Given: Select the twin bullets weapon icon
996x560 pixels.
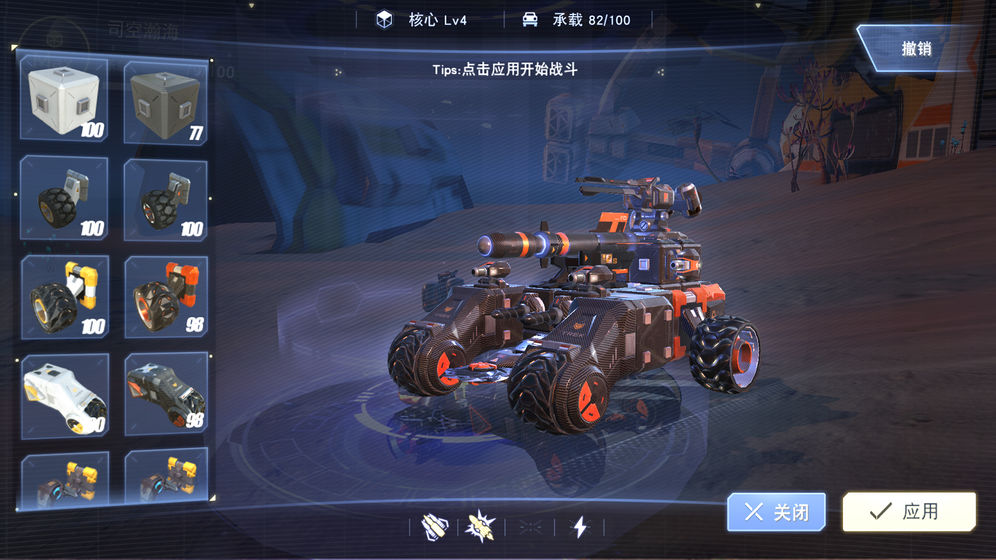Looking at the screenshot, I should tap(433, 526).
